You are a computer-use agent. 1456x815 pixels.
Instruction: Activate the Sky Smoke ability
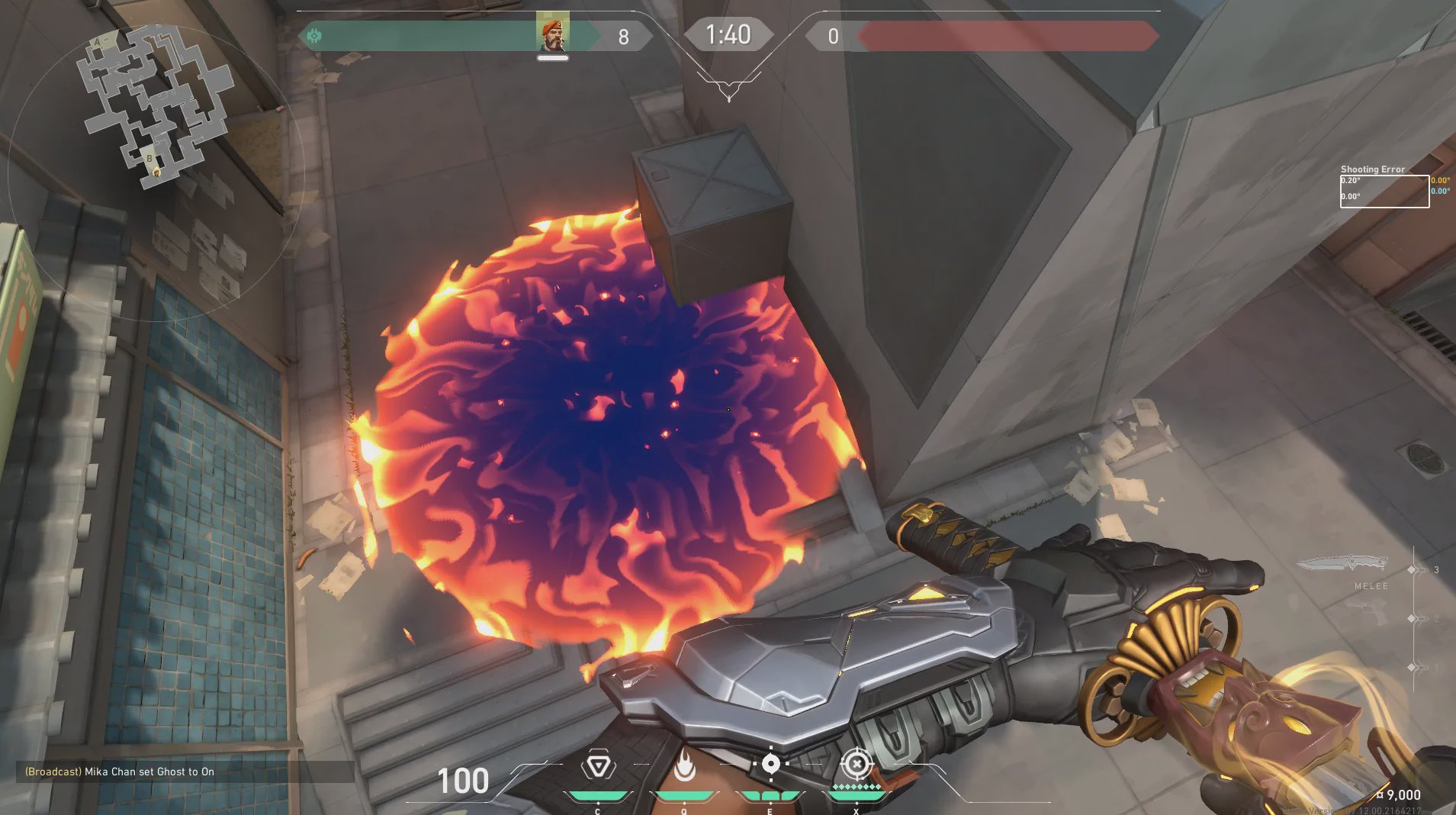(x=770, y=764)
